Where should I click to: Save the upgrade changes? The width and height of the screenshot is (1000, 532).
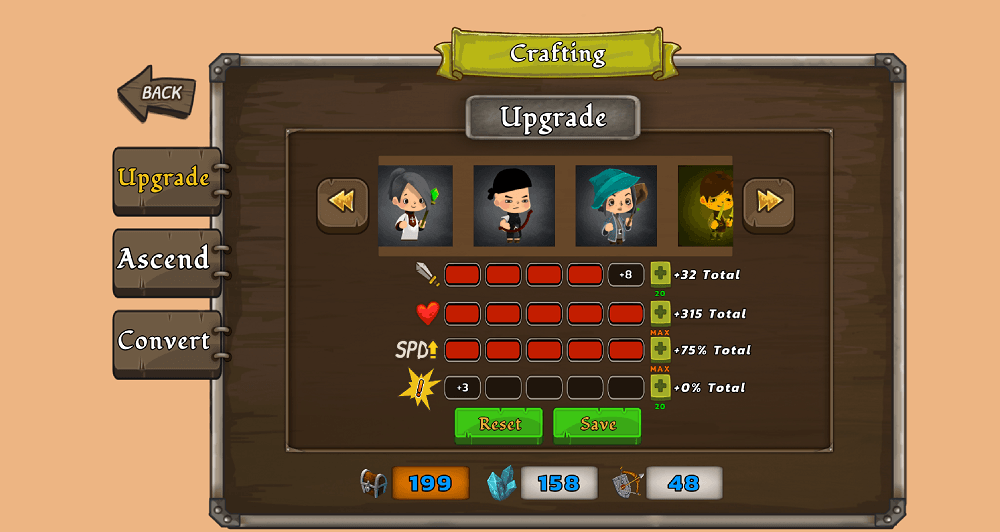[x=597, y=424]
